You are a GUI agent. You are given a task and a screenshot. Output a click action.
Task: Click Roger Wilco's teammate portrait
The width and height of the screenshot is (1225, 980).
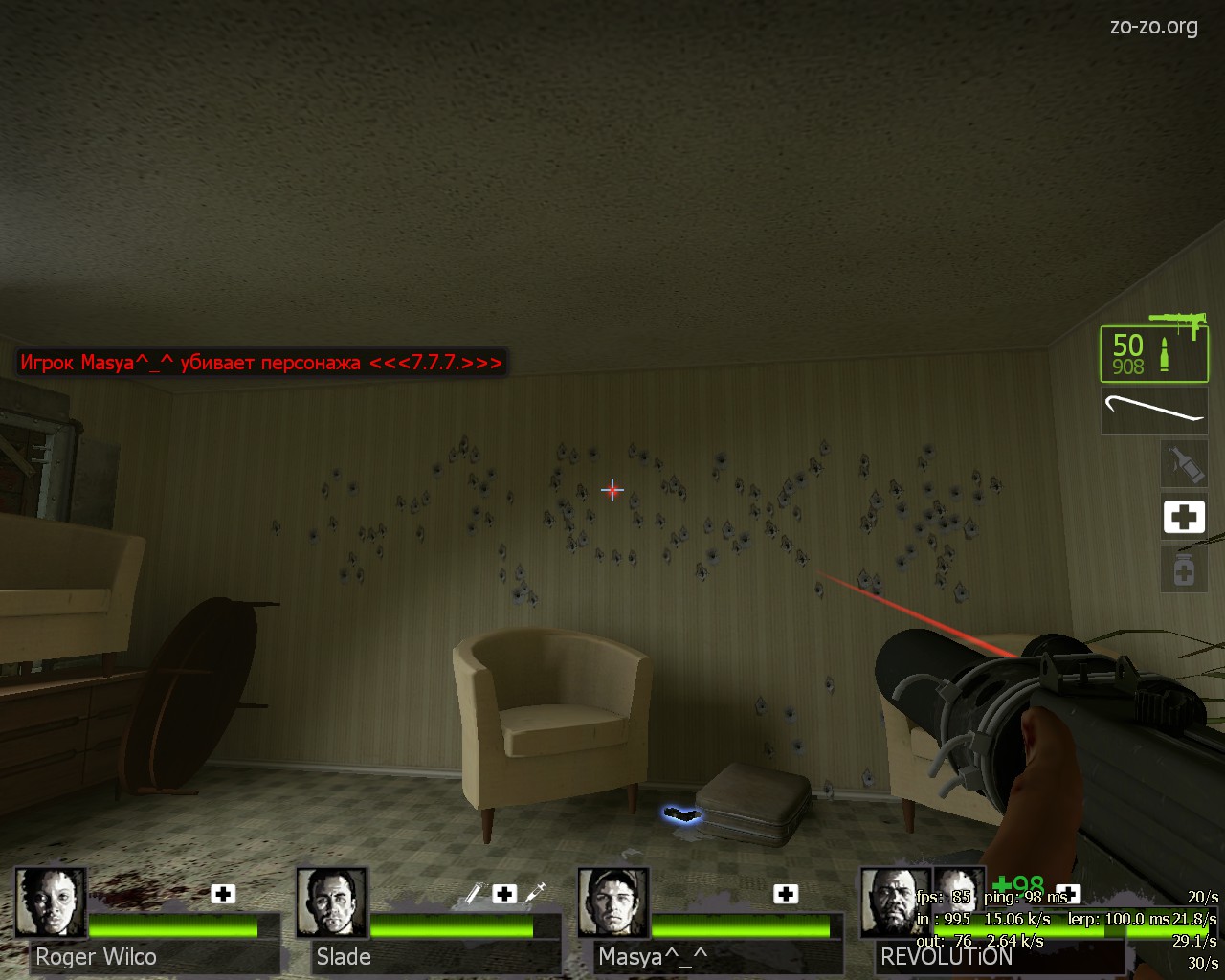51,902
